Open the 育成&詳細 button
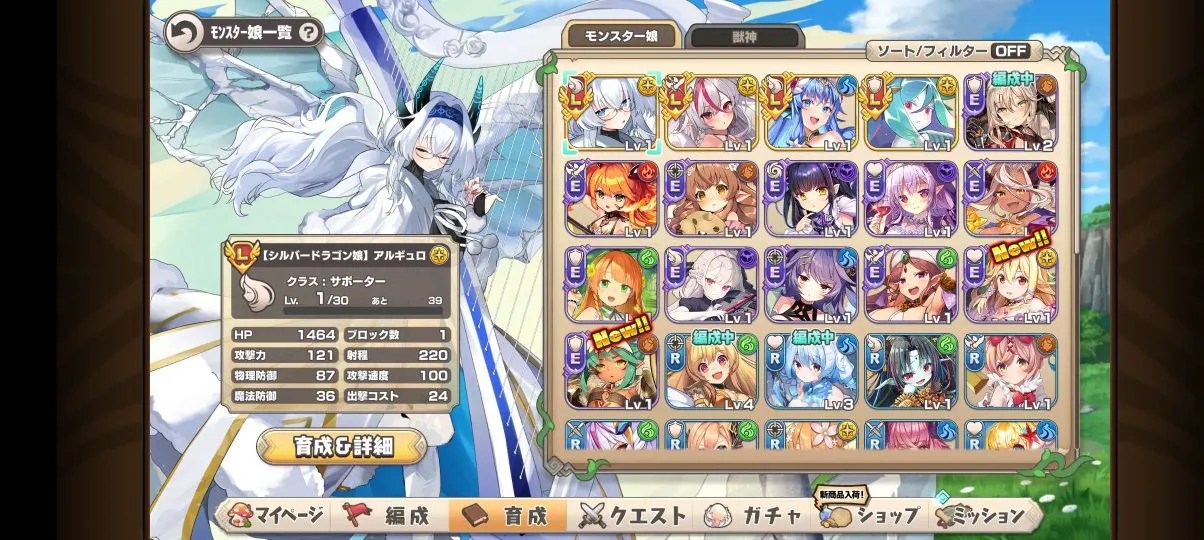 341,446
